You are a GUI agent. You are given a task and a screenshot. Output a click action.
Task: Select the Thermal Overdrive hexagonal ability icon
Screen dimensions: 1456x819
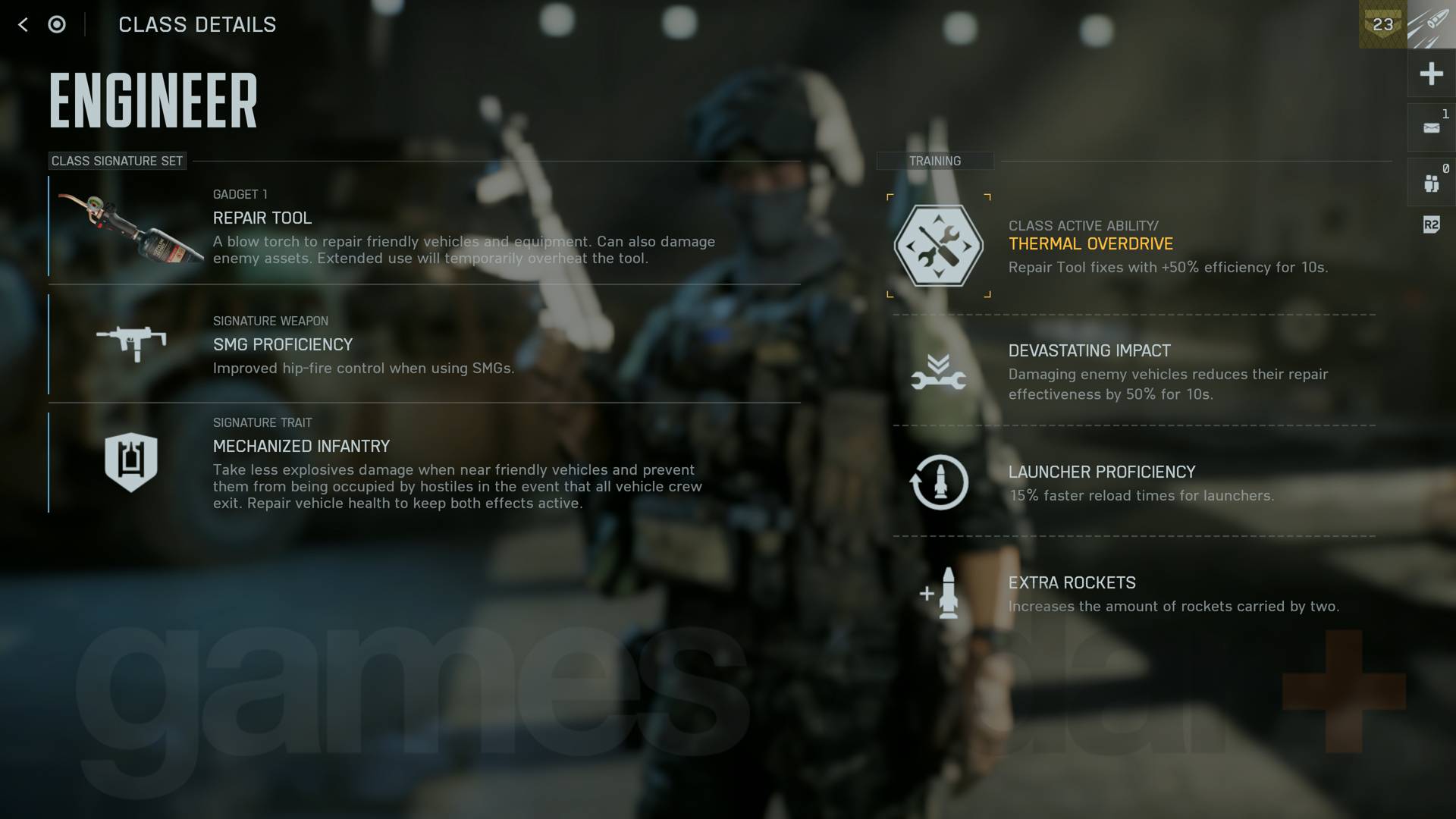coord(939,245)
